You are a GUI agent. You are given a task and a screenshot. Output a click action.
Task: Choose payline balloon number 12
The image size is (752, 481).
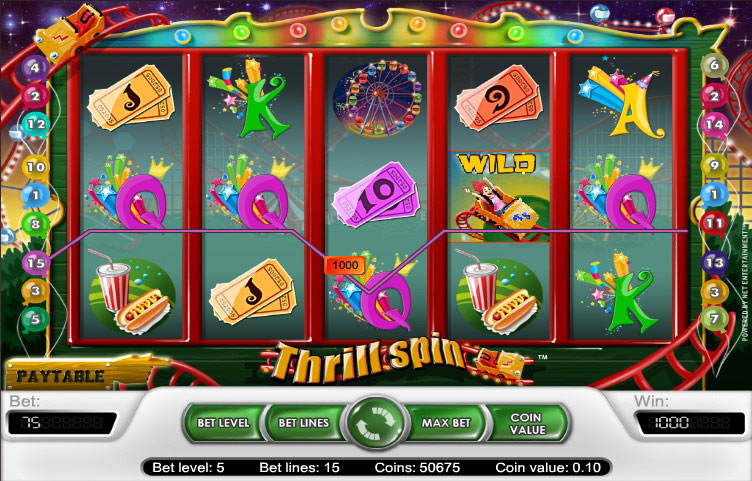(x=36, y=124)
